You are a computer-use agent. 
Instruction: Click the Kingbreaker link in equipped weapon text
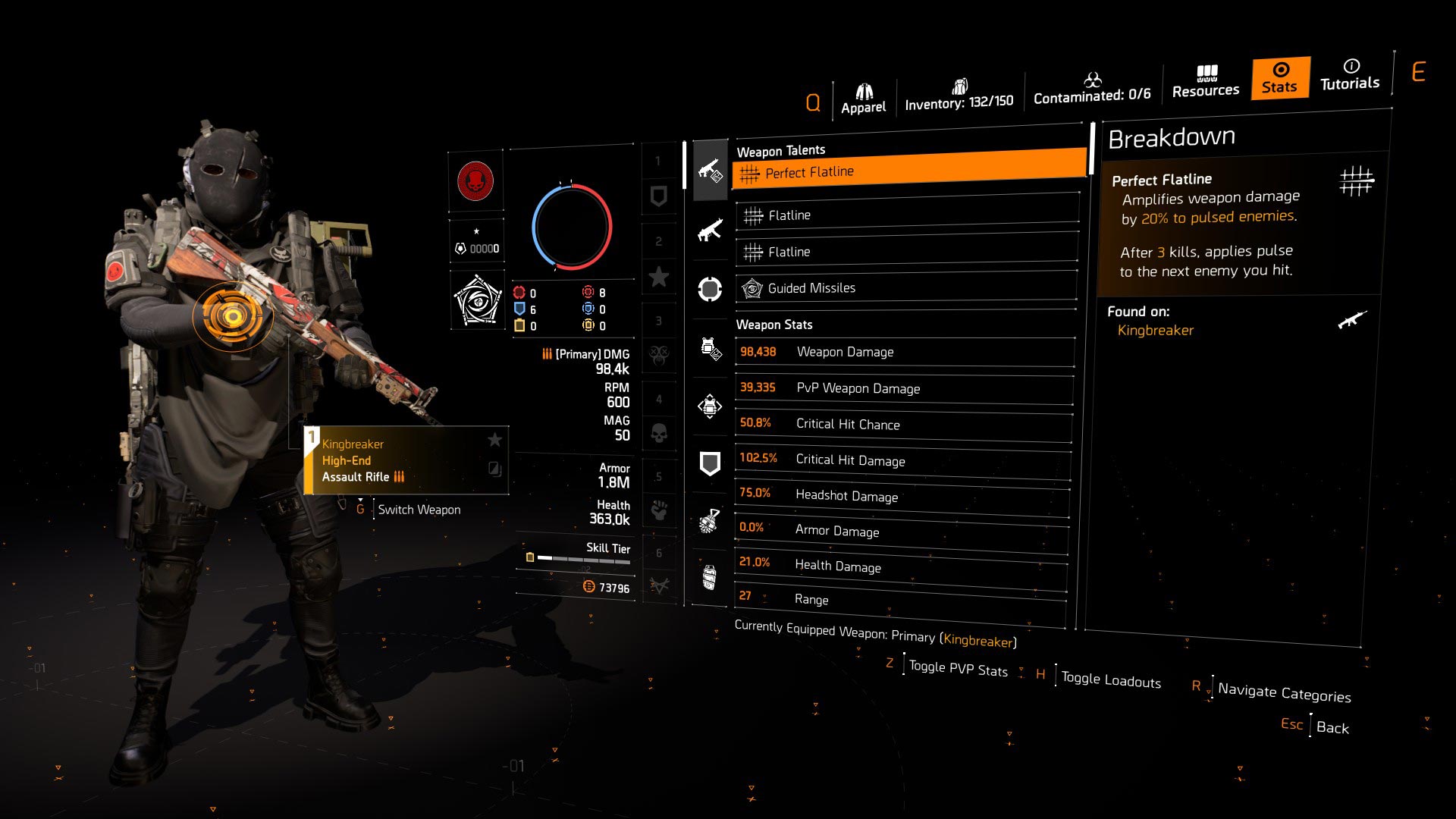click(x=979, y=639)
